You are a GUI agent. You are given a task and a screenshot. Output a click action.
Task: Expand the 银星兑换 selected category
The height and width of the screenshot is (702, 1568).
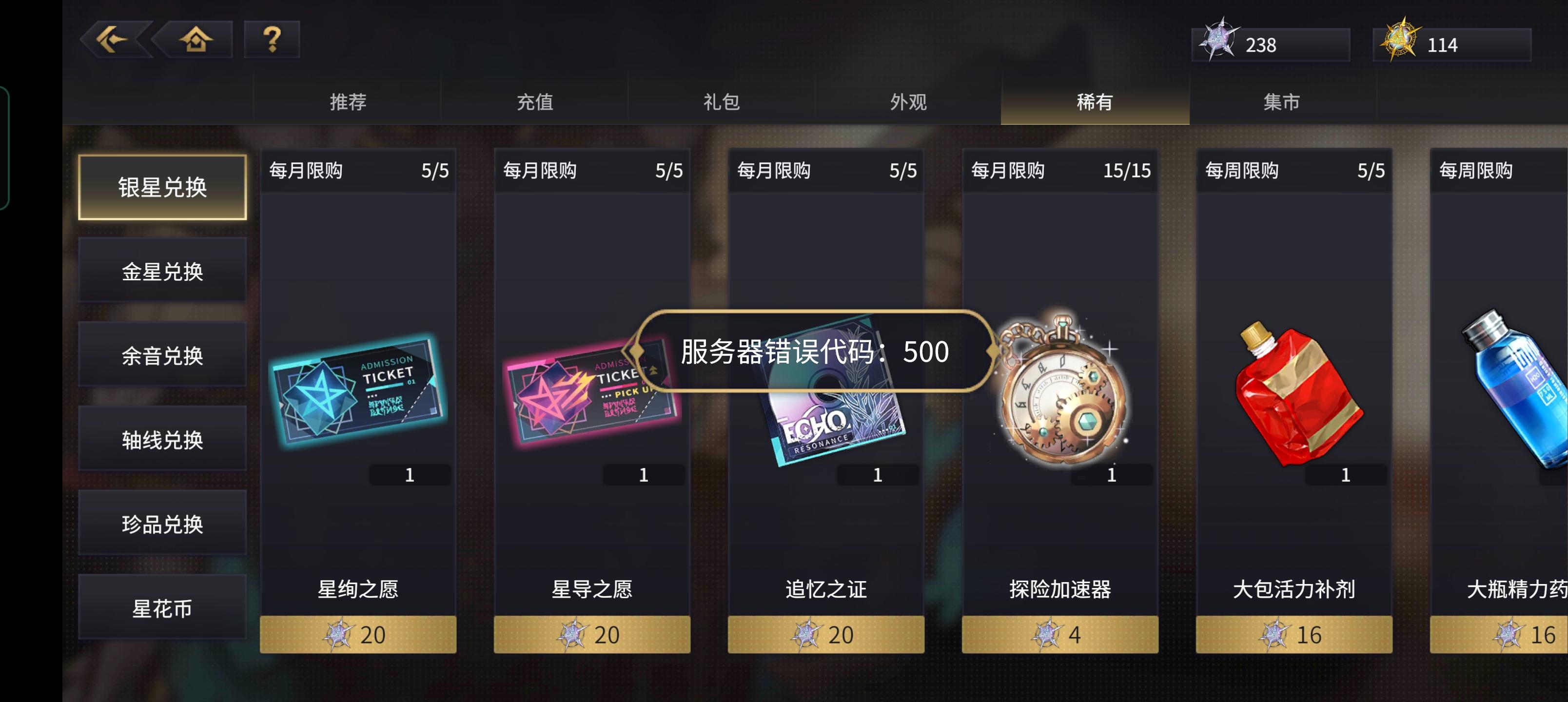(x=162, y=189)
